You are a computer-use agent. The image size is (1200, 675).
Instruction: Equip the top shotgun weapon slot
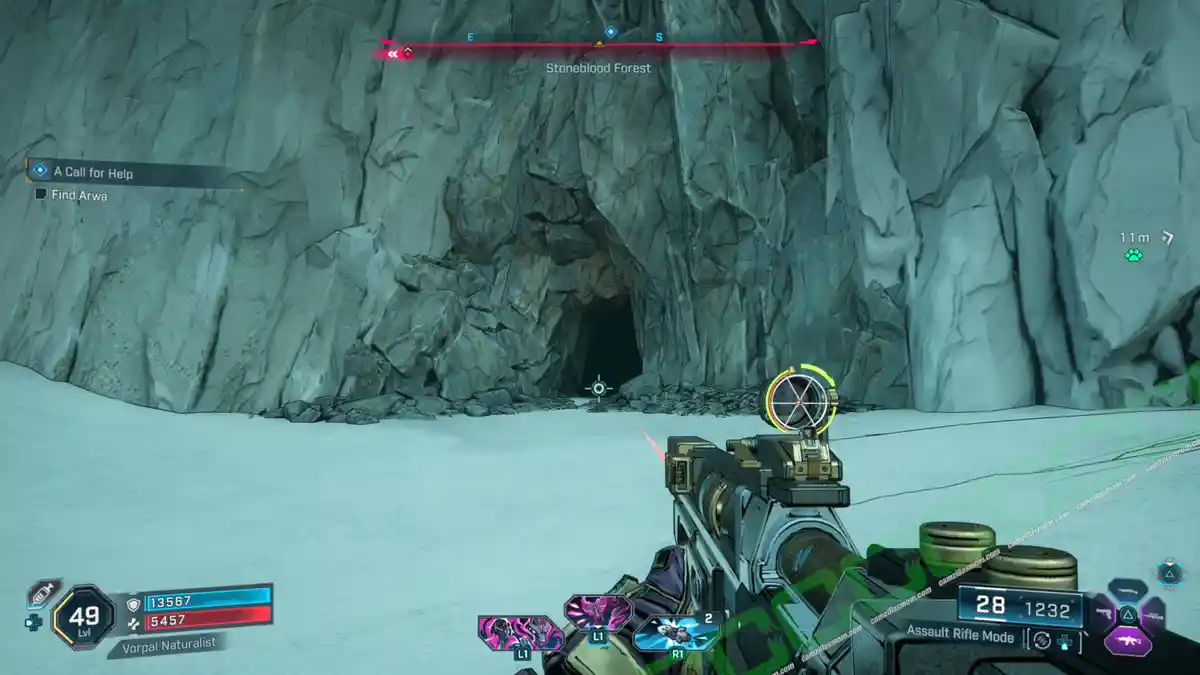click(x=1128, y=590)
